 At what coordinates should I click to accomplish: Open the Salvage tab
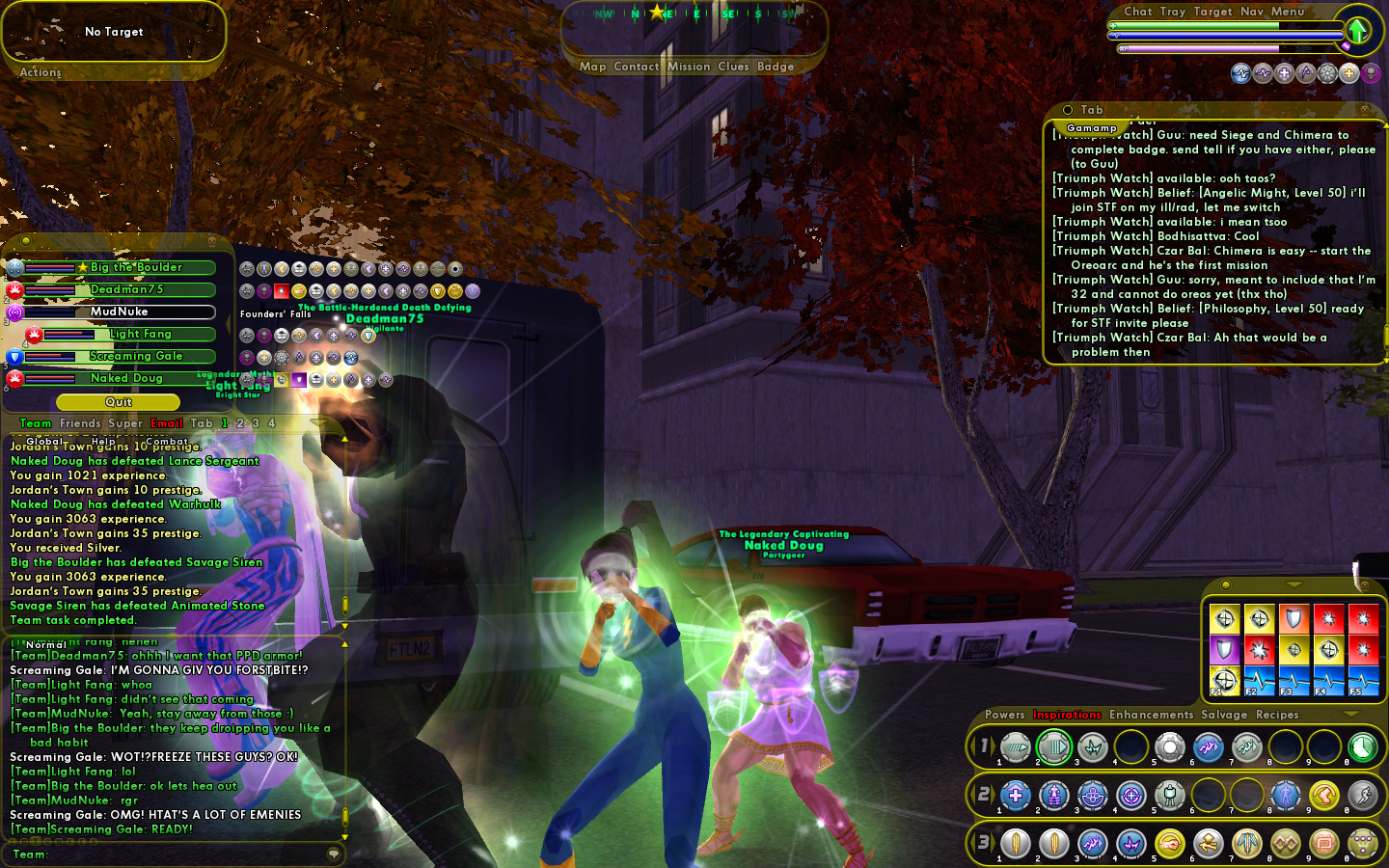pyautogui.click(x=1224, y=715)
